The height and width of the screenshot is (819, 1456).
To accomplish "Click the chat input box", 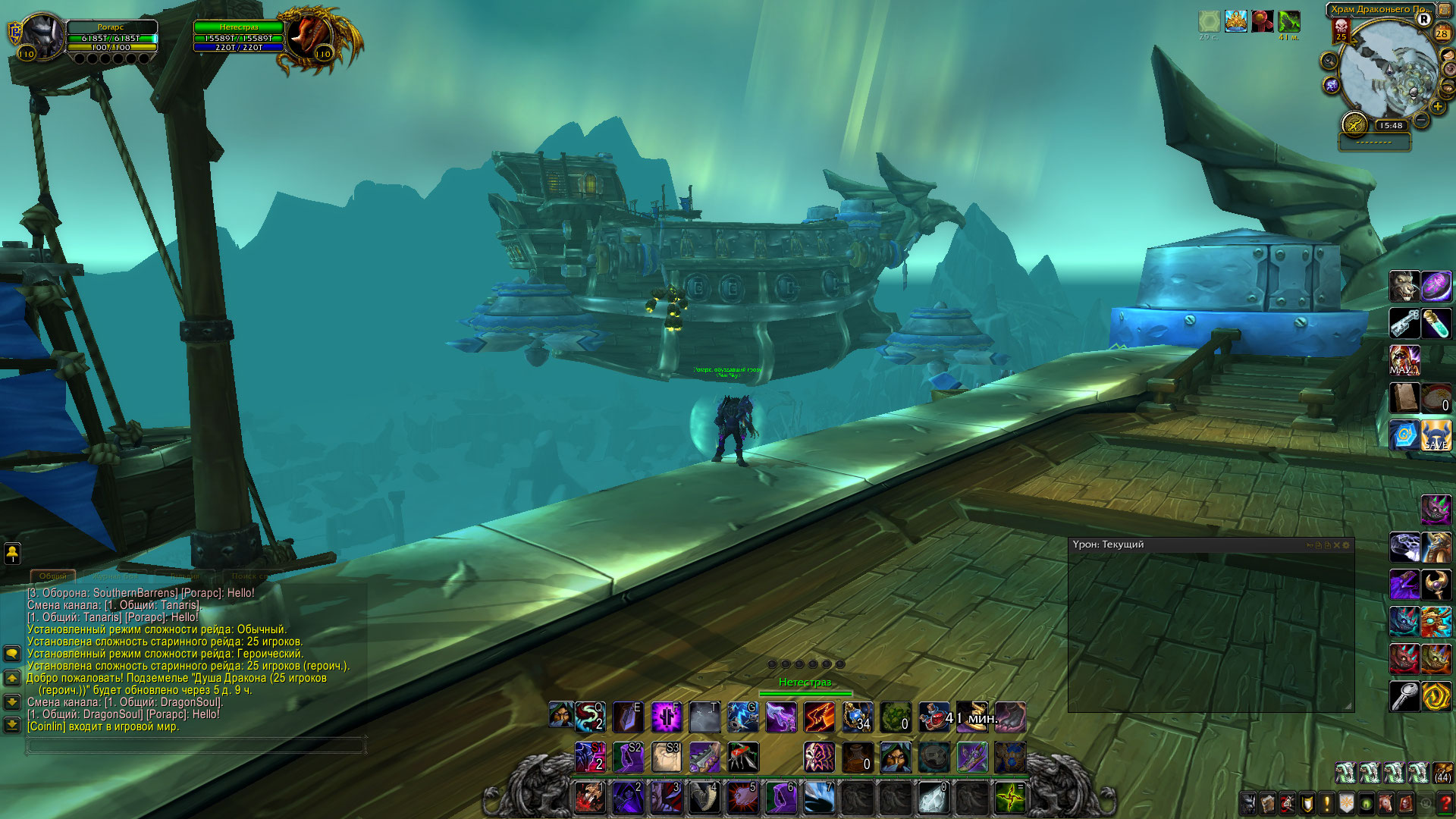I will coord(196,746).
